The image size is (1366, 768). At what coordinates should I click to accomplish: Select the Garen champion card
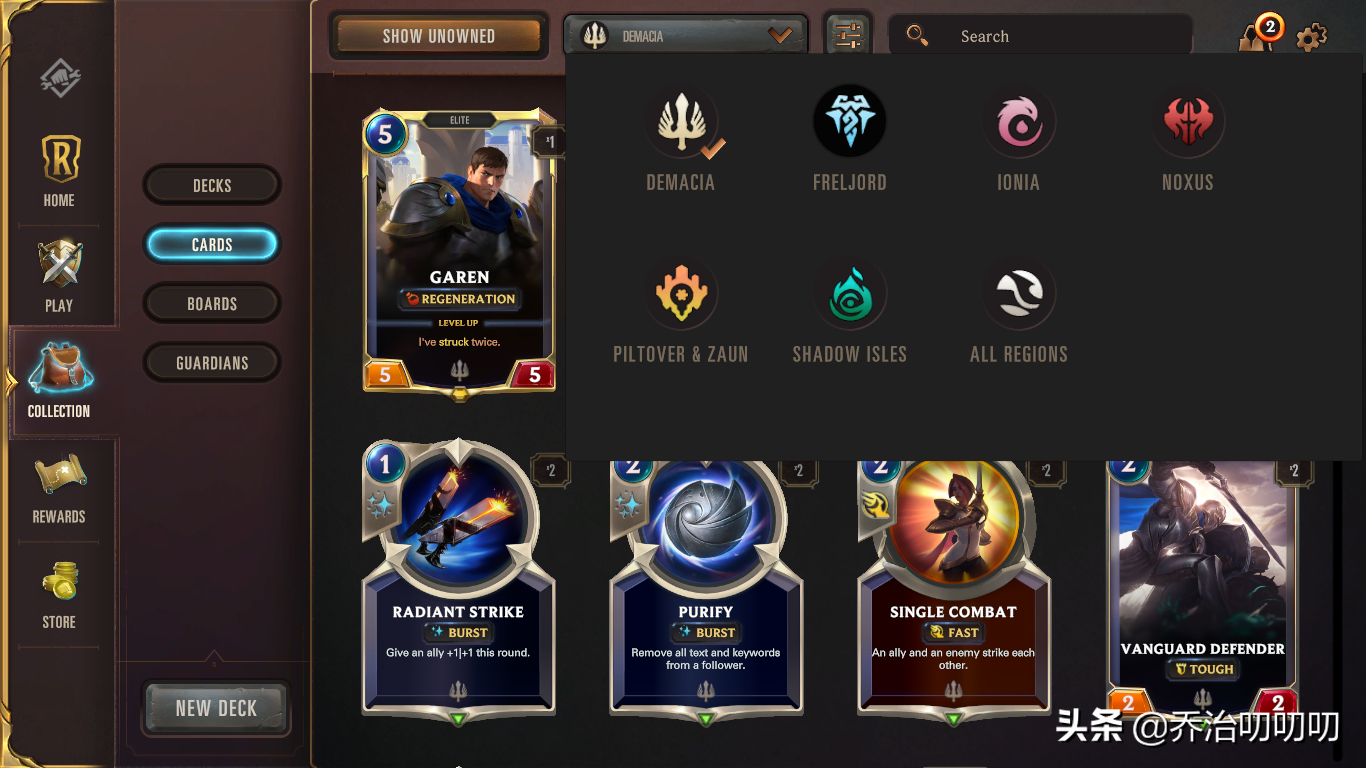(459, 250)
